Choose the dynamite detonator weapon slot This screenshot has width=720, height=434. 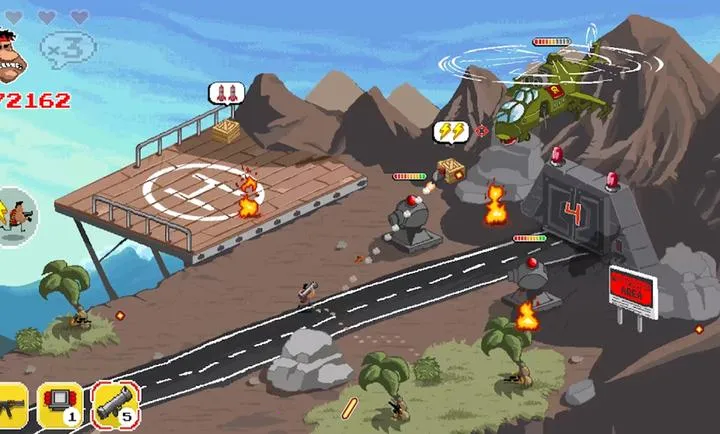tap(60, 405)
